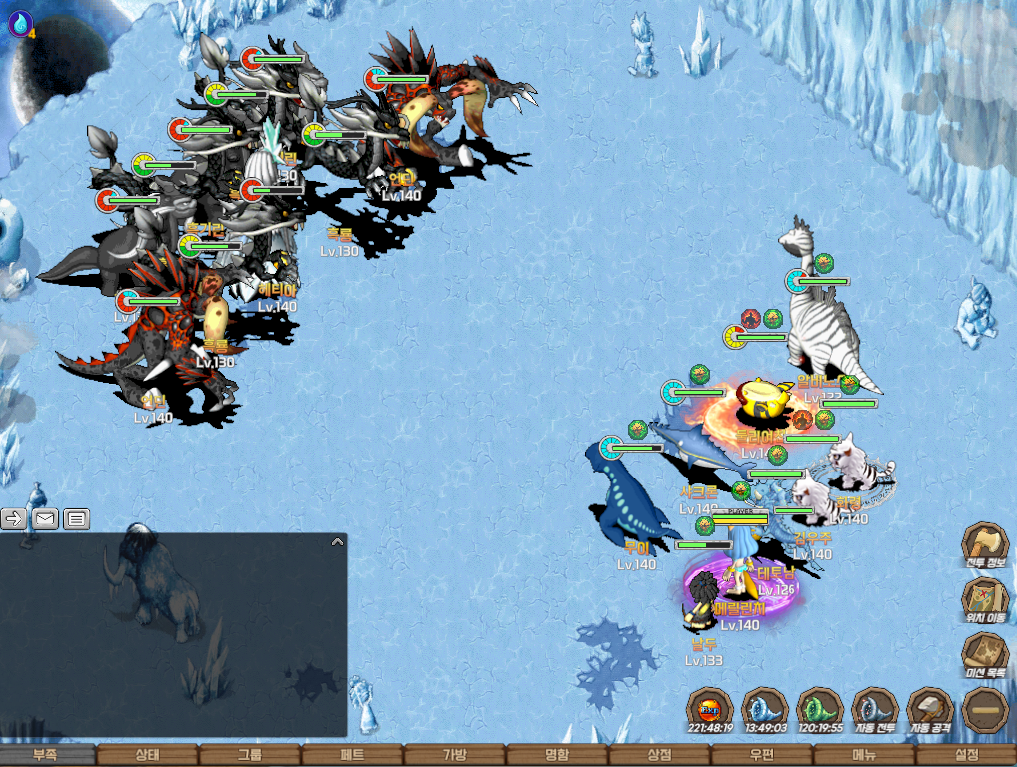1017x767 pixels.
Task: Toggle 자동 공격 auto attack
Action: click(x=930, y=710)
